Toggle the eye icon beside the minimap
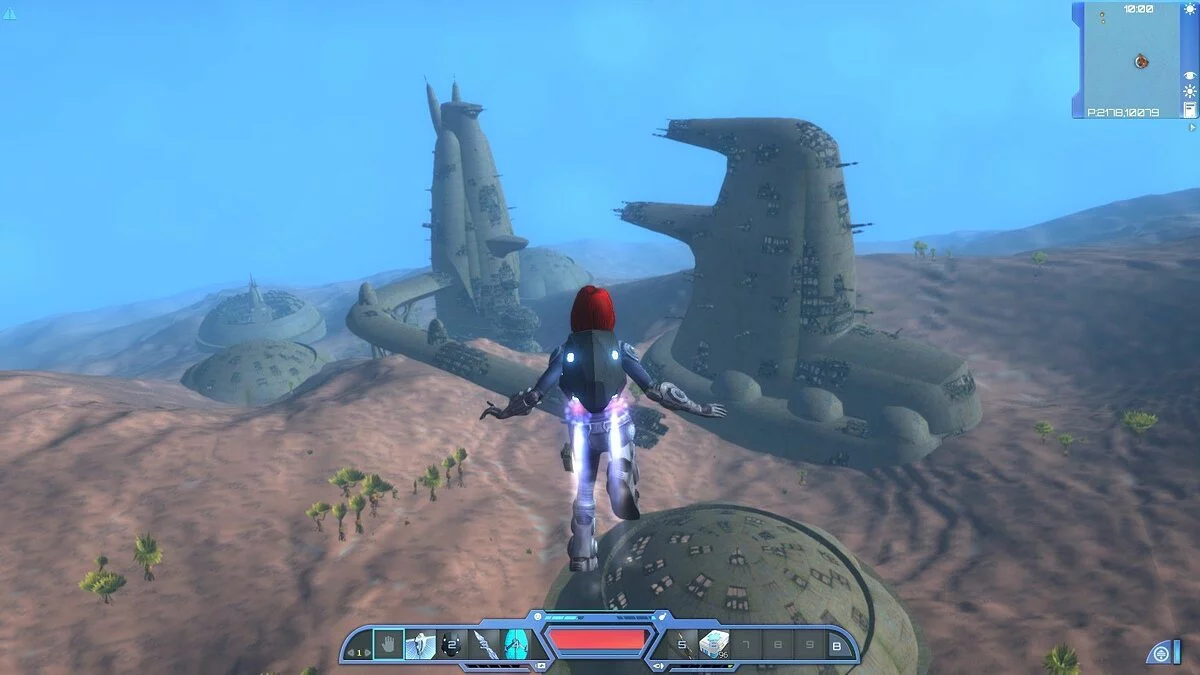 click(1190, 75)
